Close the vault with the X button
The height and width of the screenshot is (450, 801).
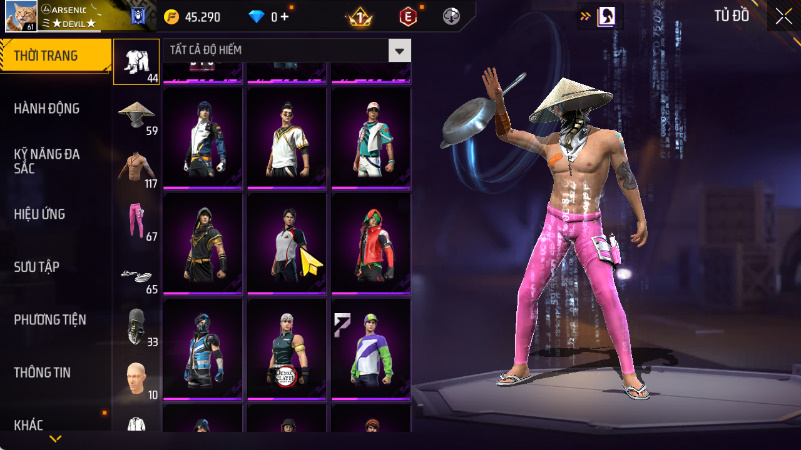click(x=783, y=15)
